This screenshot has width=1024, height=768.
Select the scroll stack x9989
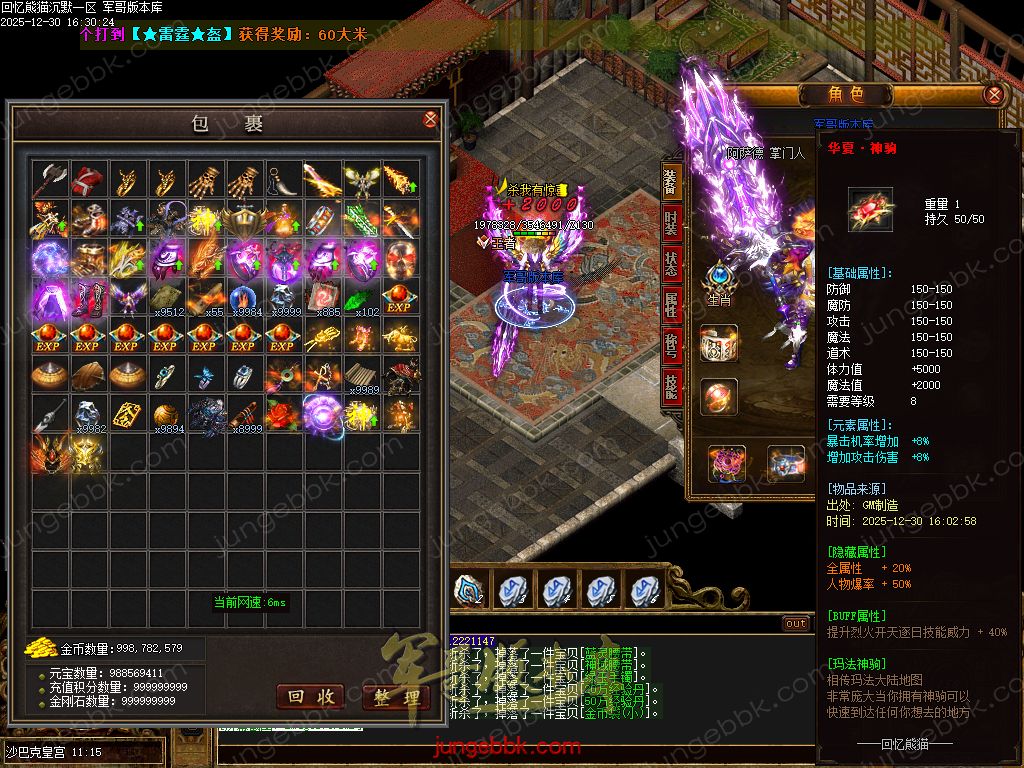[x=362, y=375]
